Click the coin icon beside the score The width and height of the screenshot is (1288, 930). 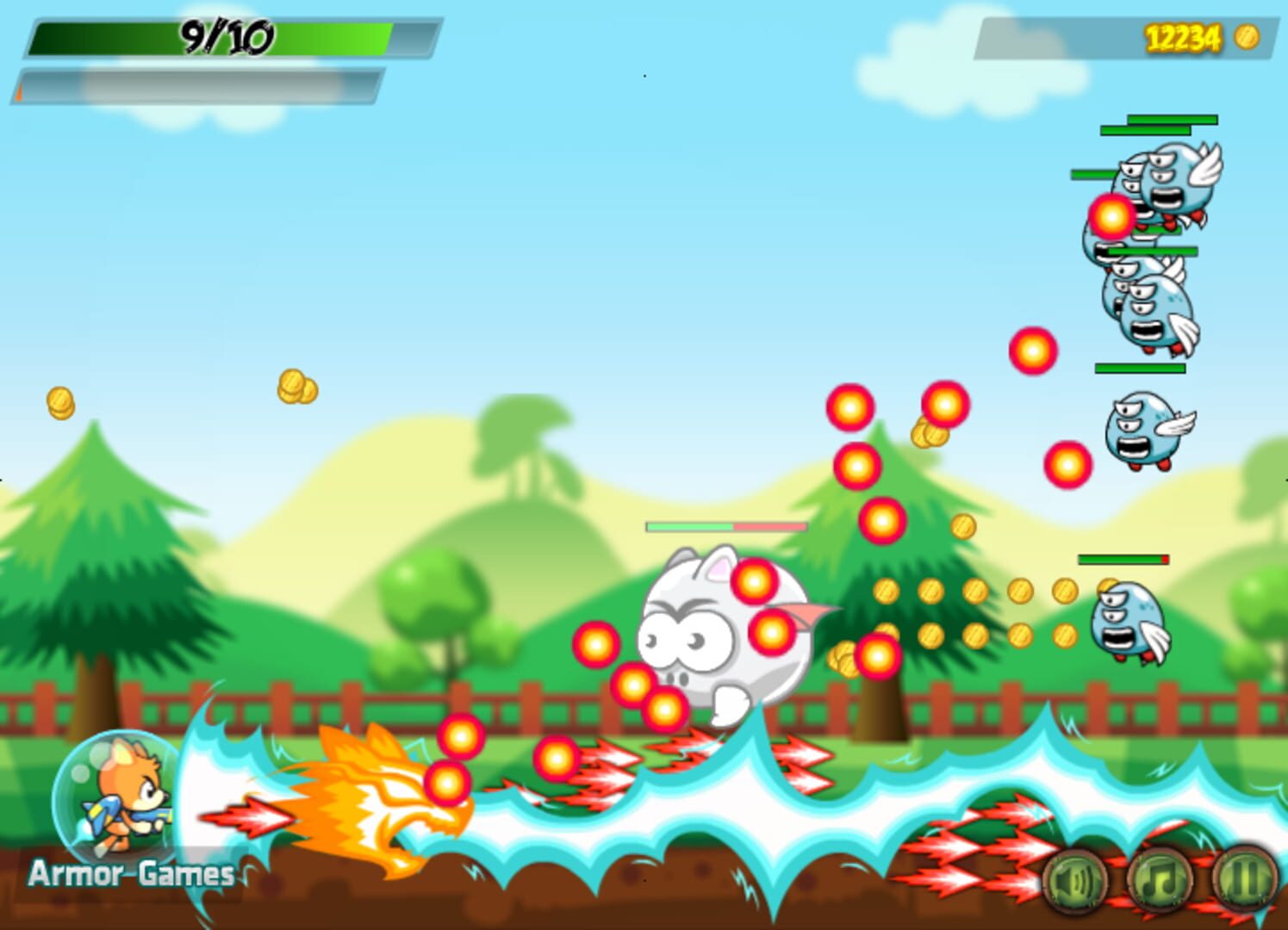pos(1247,38)
